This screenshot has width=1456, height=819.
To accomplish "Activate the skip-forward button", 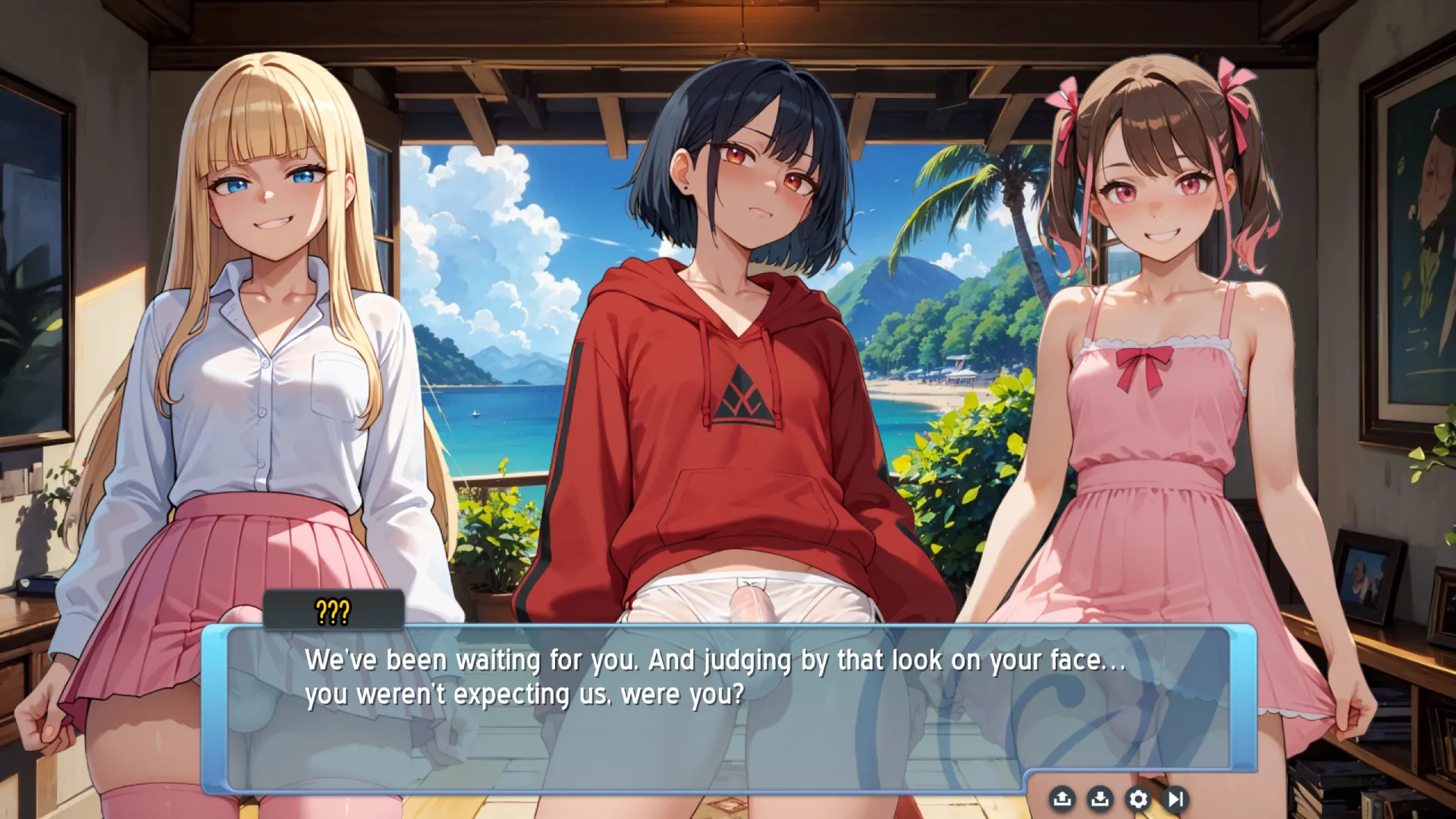I will tap(1175, 799).
